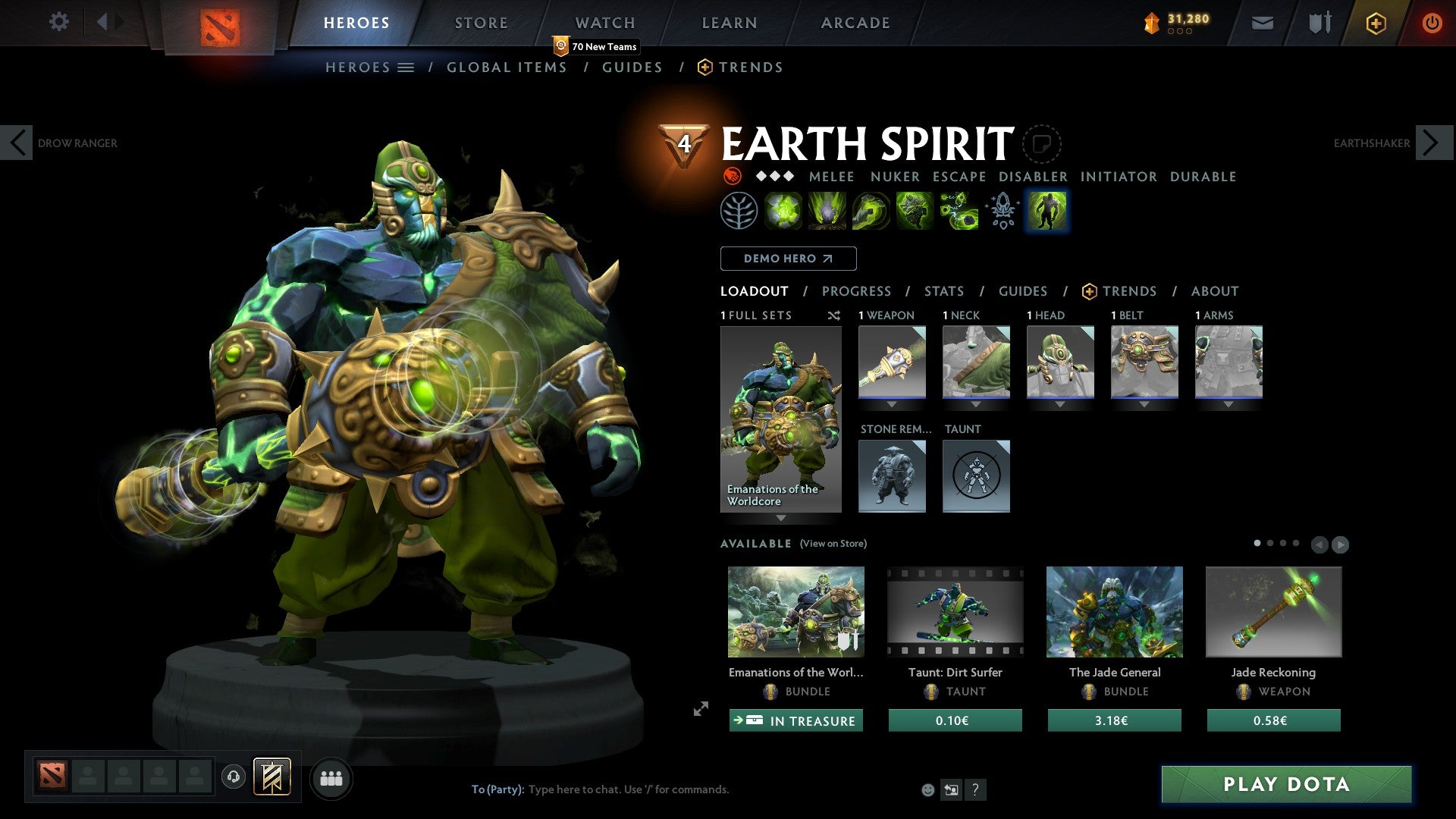The height and width of the screenshot is (819, 1456).
Task: Enable the hero power icon in top right
Action: click(x=1374, y=23)
